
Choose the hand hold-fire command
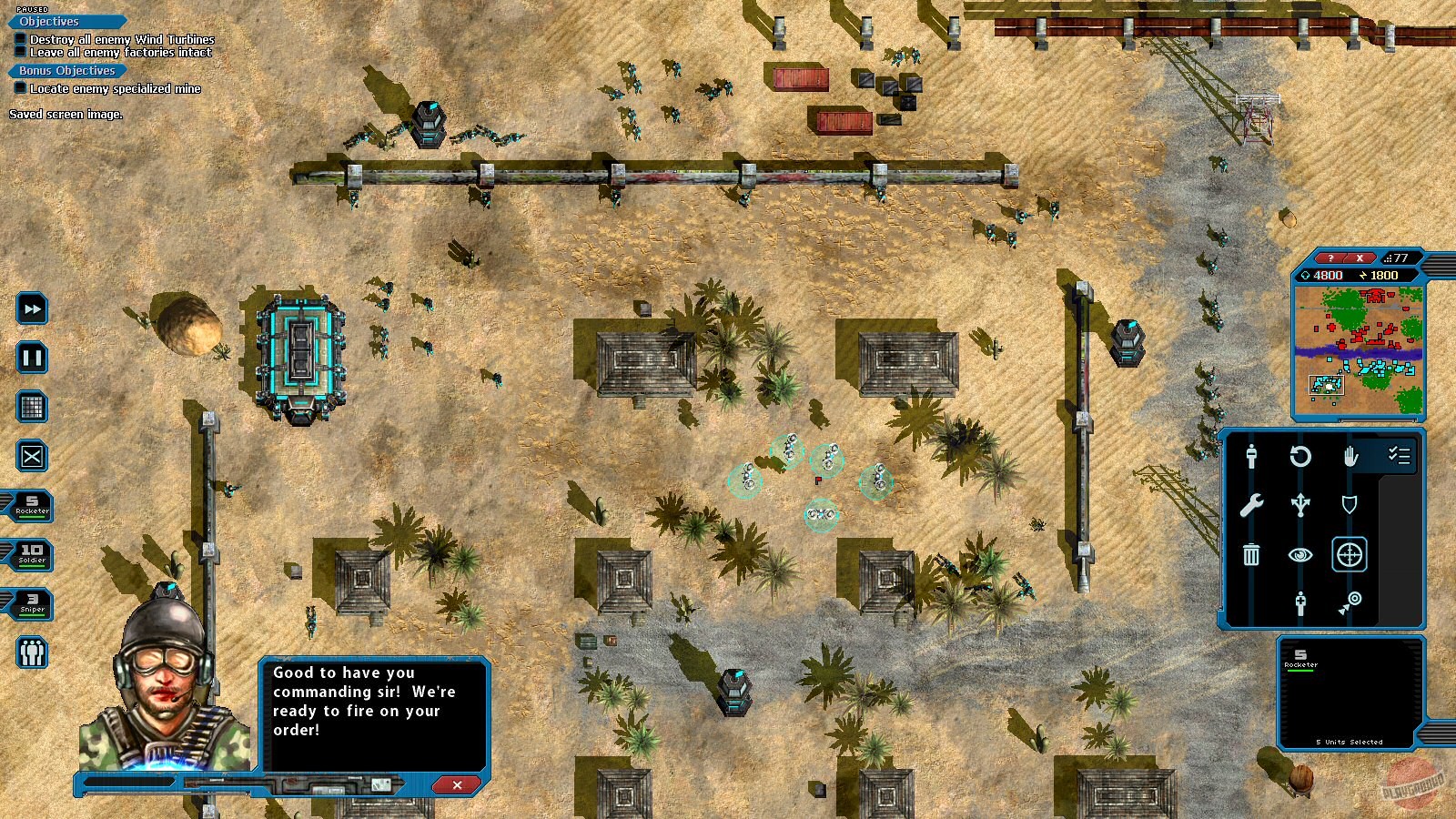coord(1350,458)
